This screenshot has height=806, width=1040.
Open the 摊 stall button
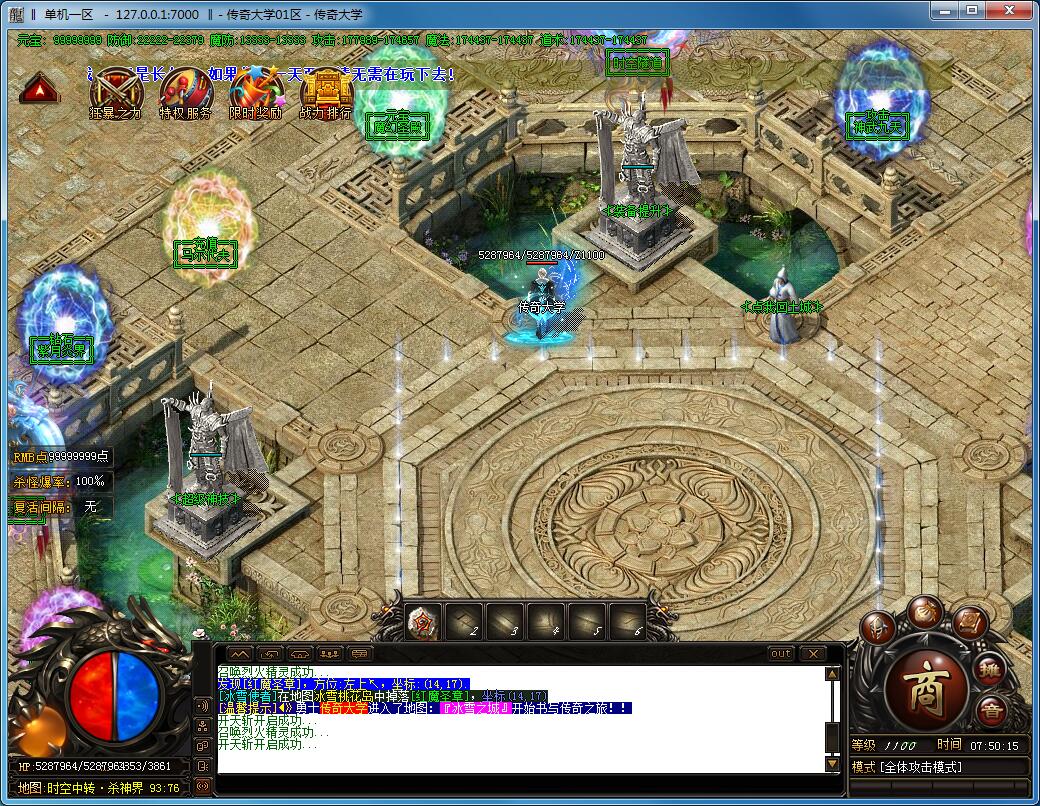click(990, 668)
